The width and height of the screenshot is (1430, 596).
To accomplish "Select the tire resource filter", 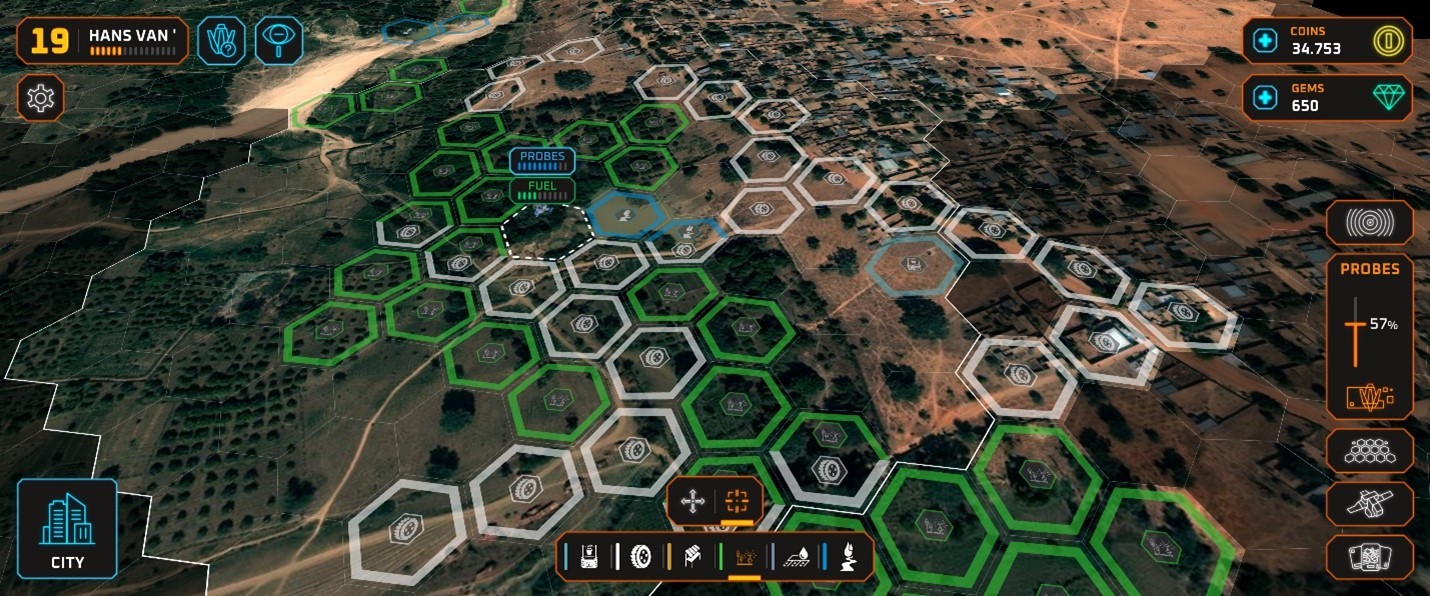I will [x=641, y=557].
